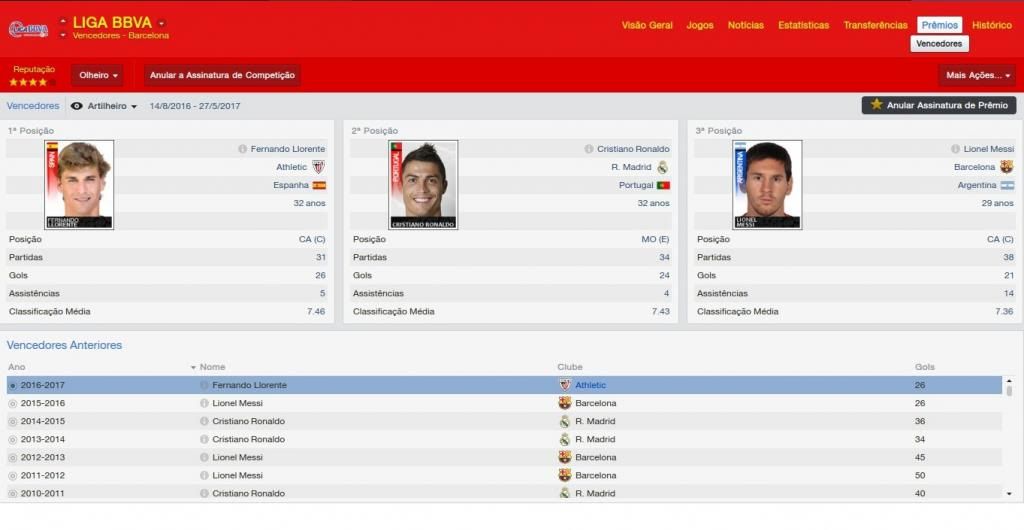The width and height of the screenshot is (1024, 530).
Task: View Cristiano Ronaldo's portrait card
Action: point(423,185)
